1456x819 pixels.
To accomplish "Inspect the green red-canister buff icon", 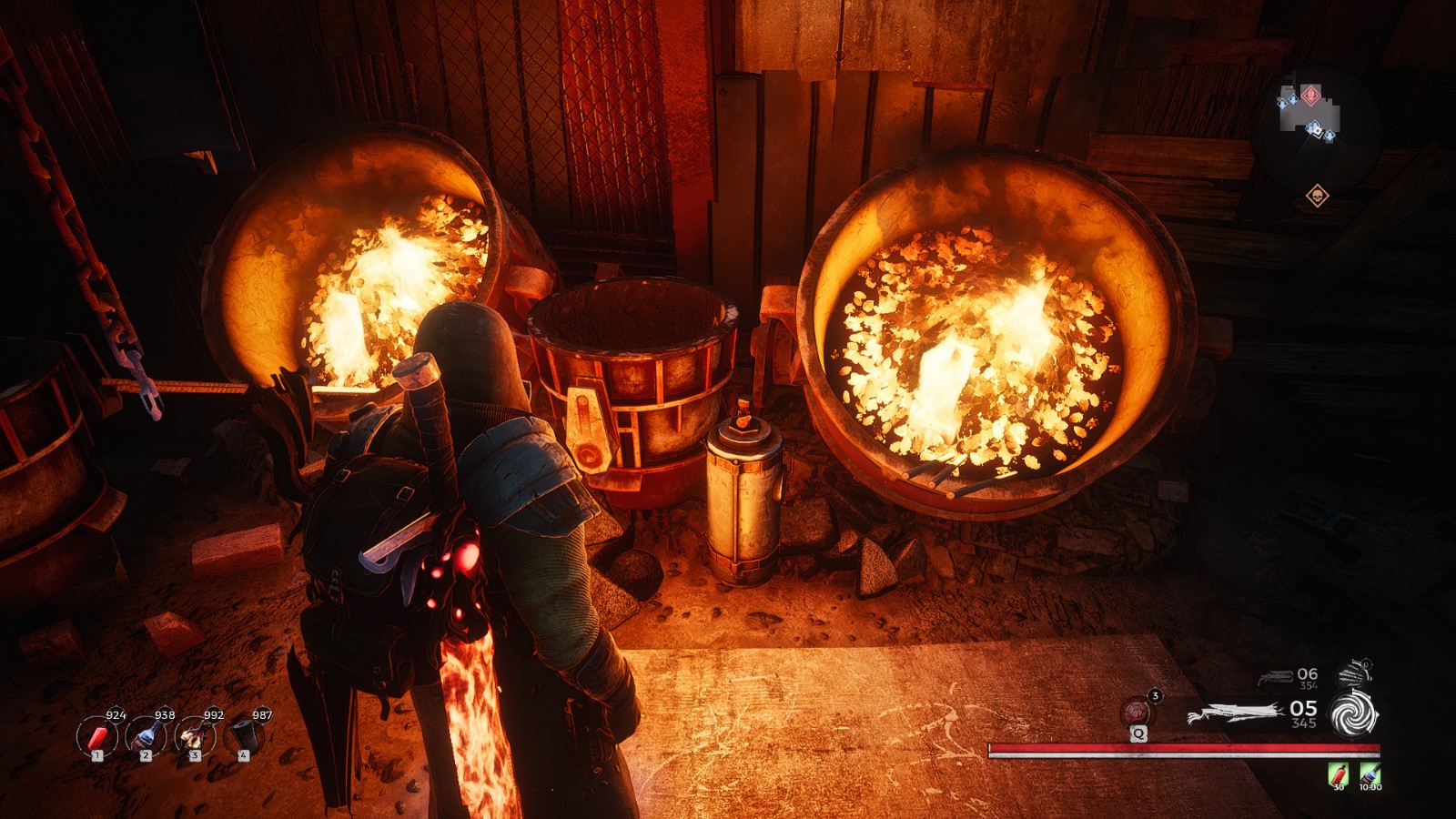I will click(1338, 775).
